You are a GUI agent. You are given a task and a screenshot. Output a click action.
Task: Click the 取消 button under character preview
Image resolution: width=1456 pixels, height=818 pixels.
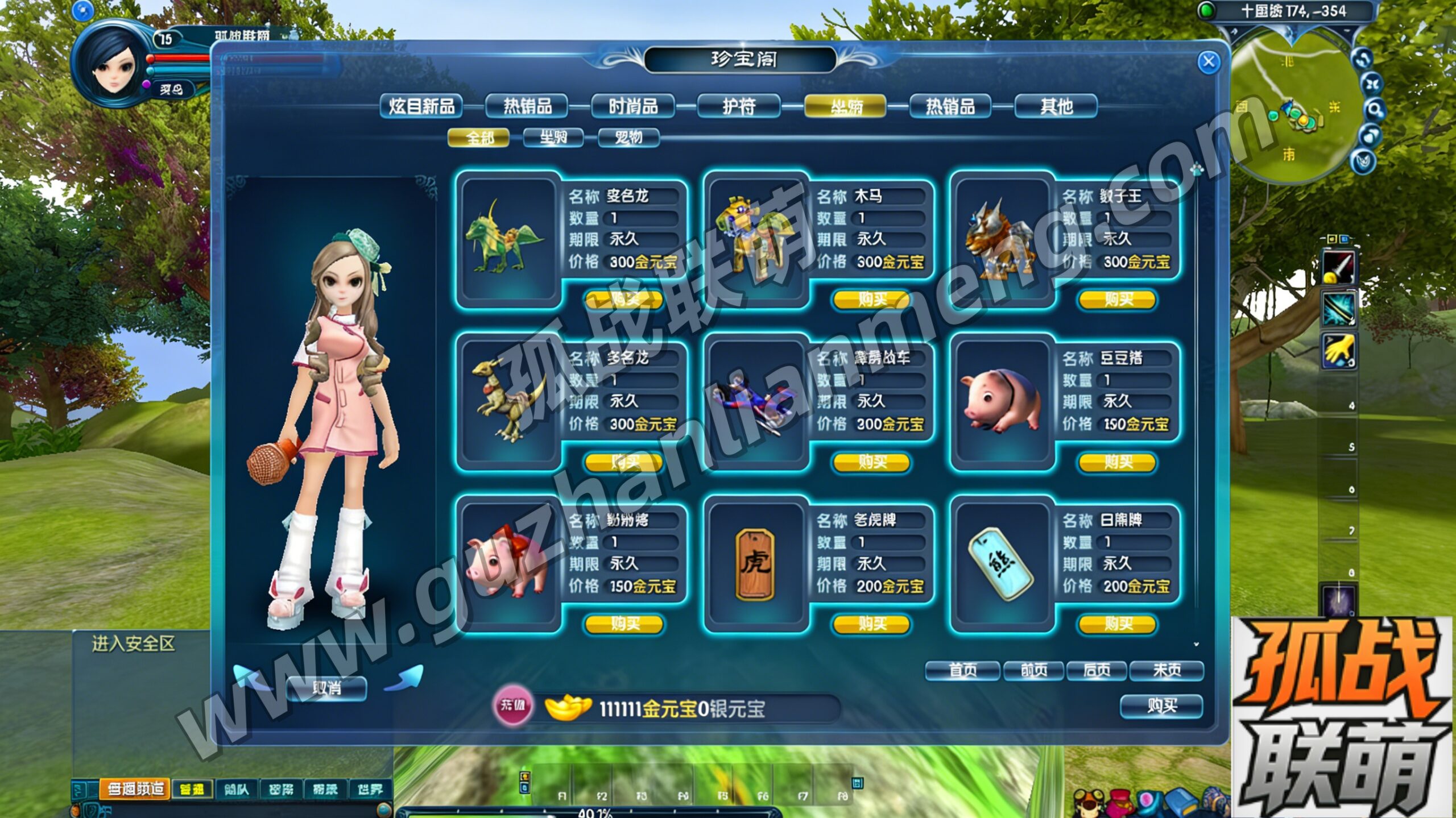(x=326, y=688)
